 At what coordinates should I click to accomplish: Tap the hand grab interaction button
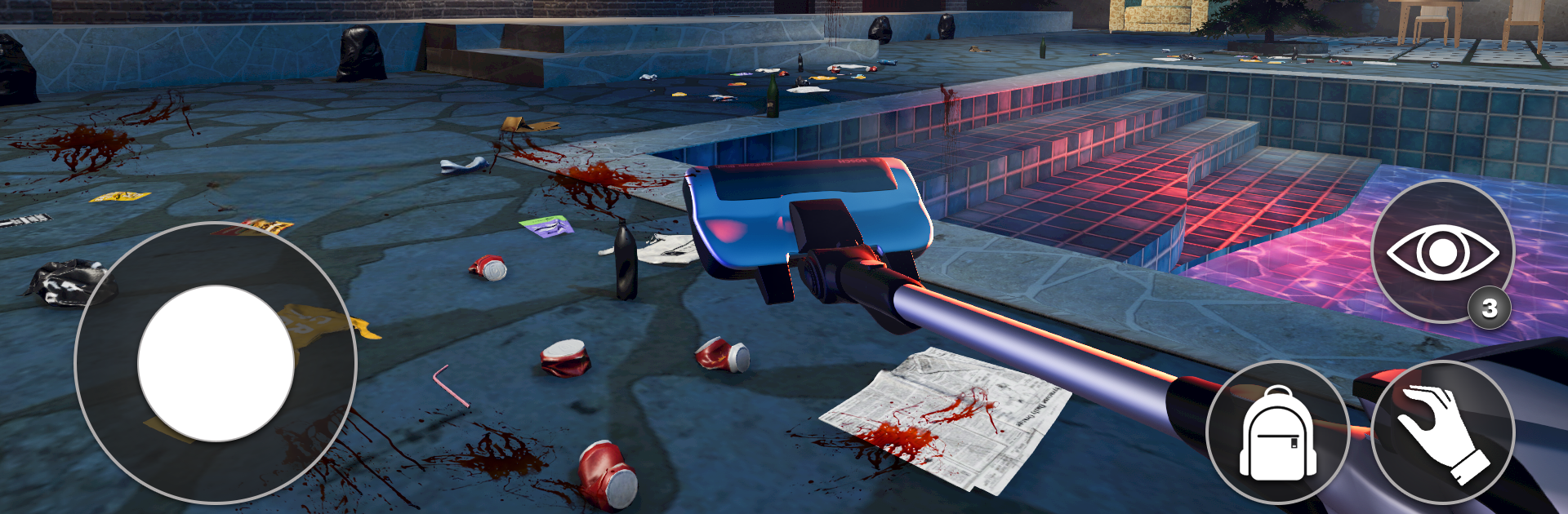(1442, 432)
